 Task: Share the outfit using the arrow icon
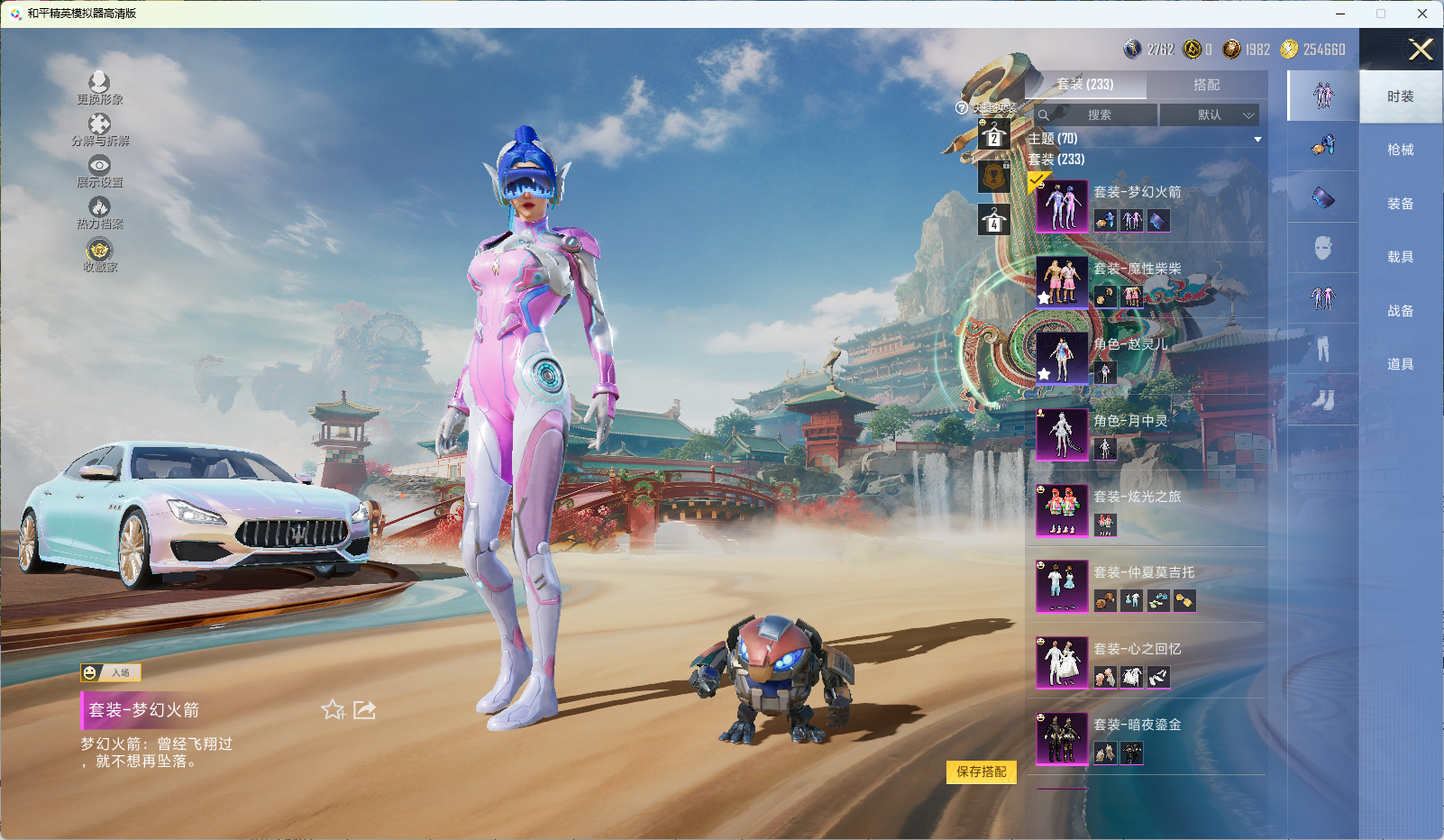click(364, 710)
